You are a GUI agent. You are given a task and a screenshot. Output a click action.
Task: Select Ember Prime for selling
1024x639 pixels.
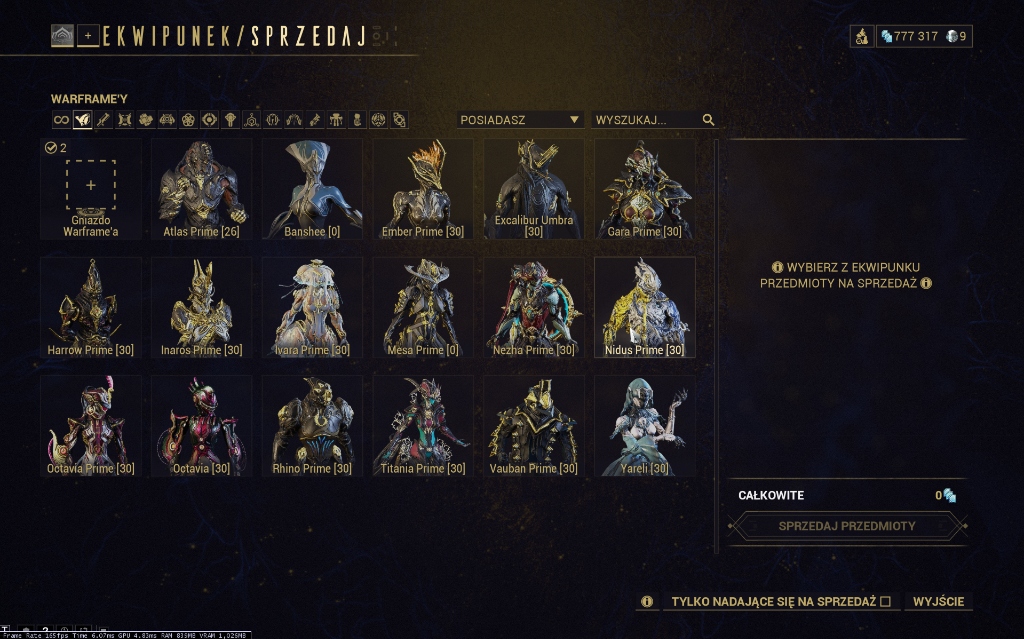click(422, 188)
